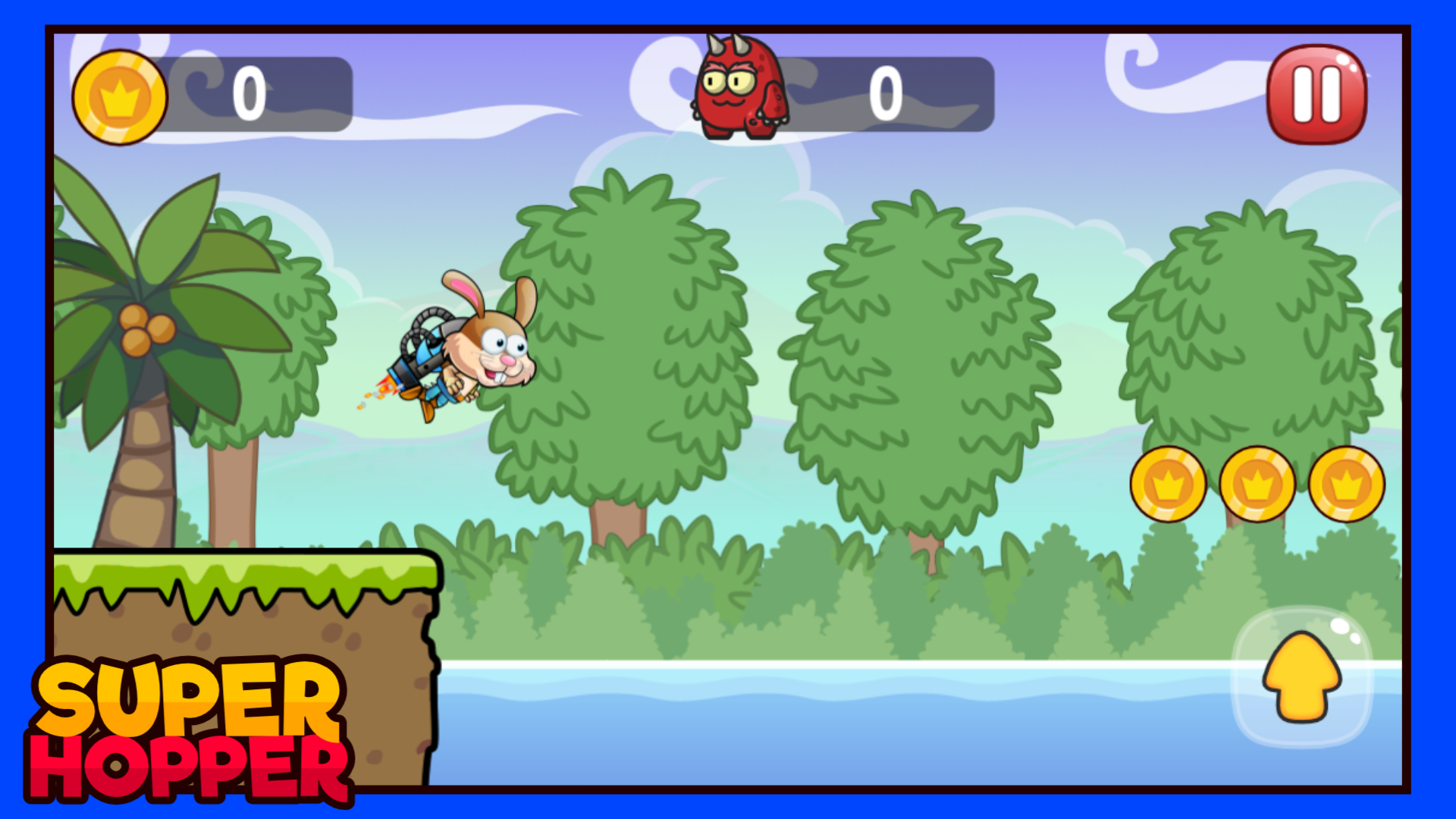This screenshot has height=819, width=1456.
Task: Open the monster score display field
Action: [x=887, y=95]
